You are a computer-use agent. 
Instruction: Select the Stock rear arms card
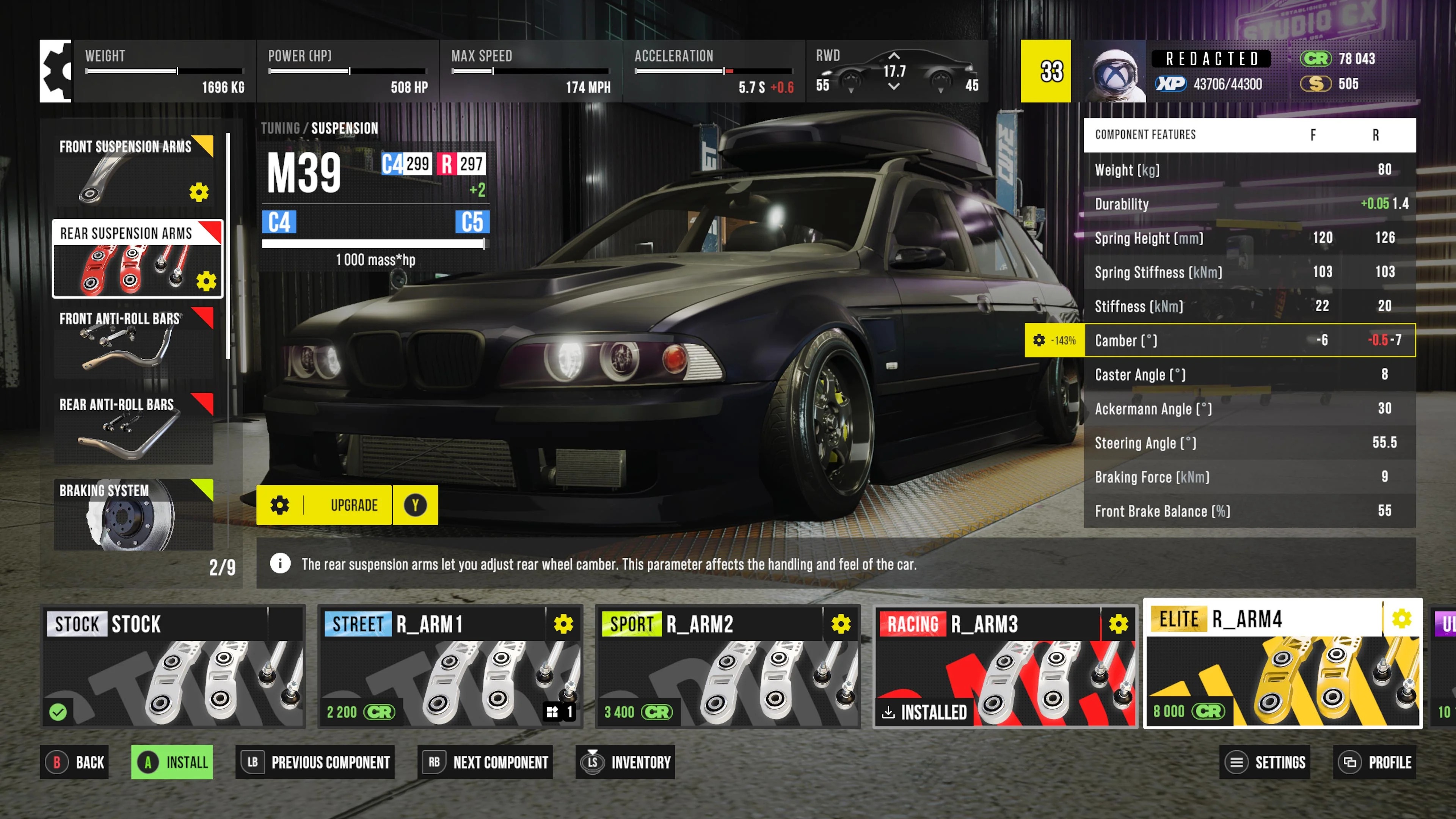point(174,667)
